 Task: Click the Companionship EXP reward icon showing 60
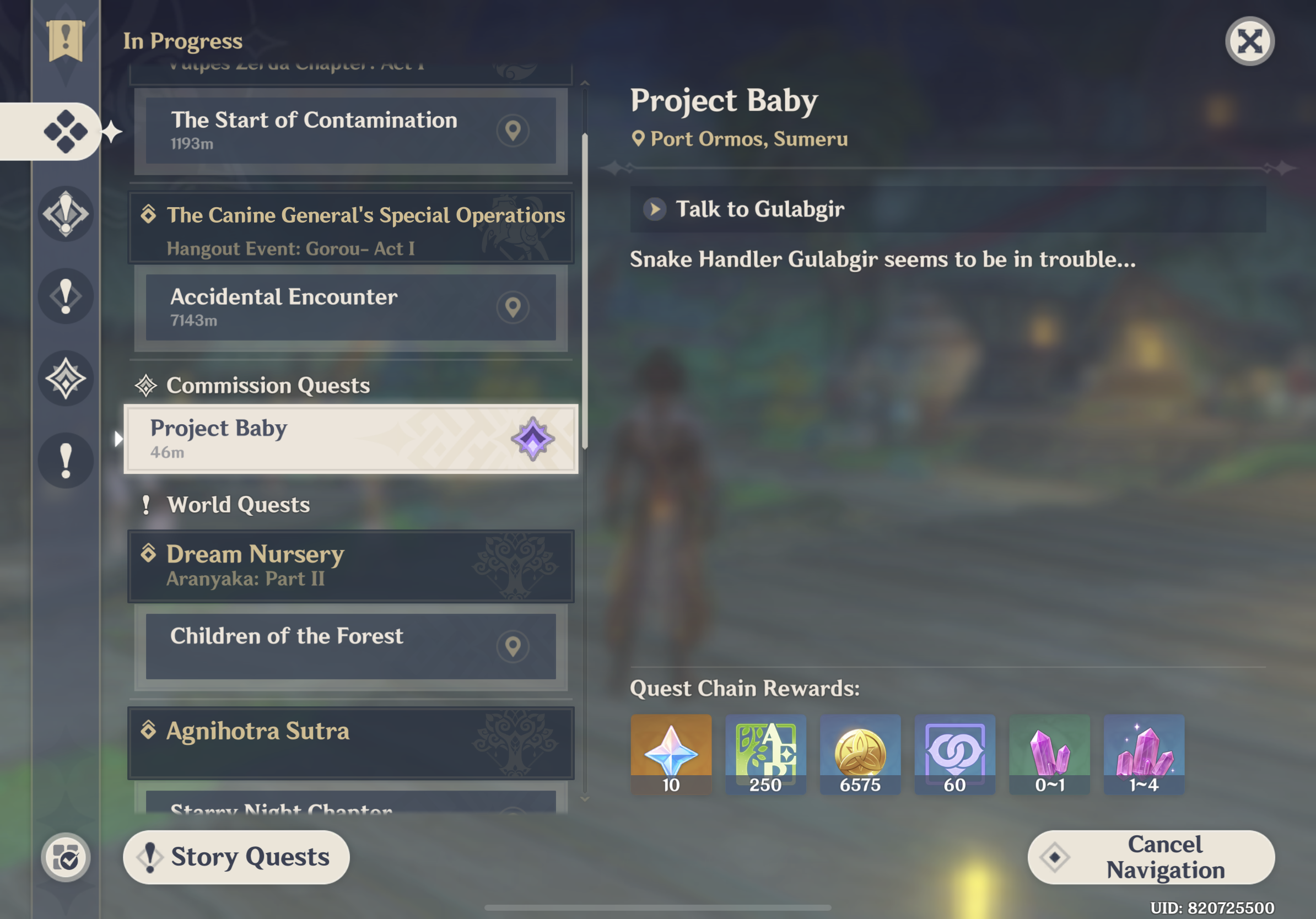coord(954,755)
